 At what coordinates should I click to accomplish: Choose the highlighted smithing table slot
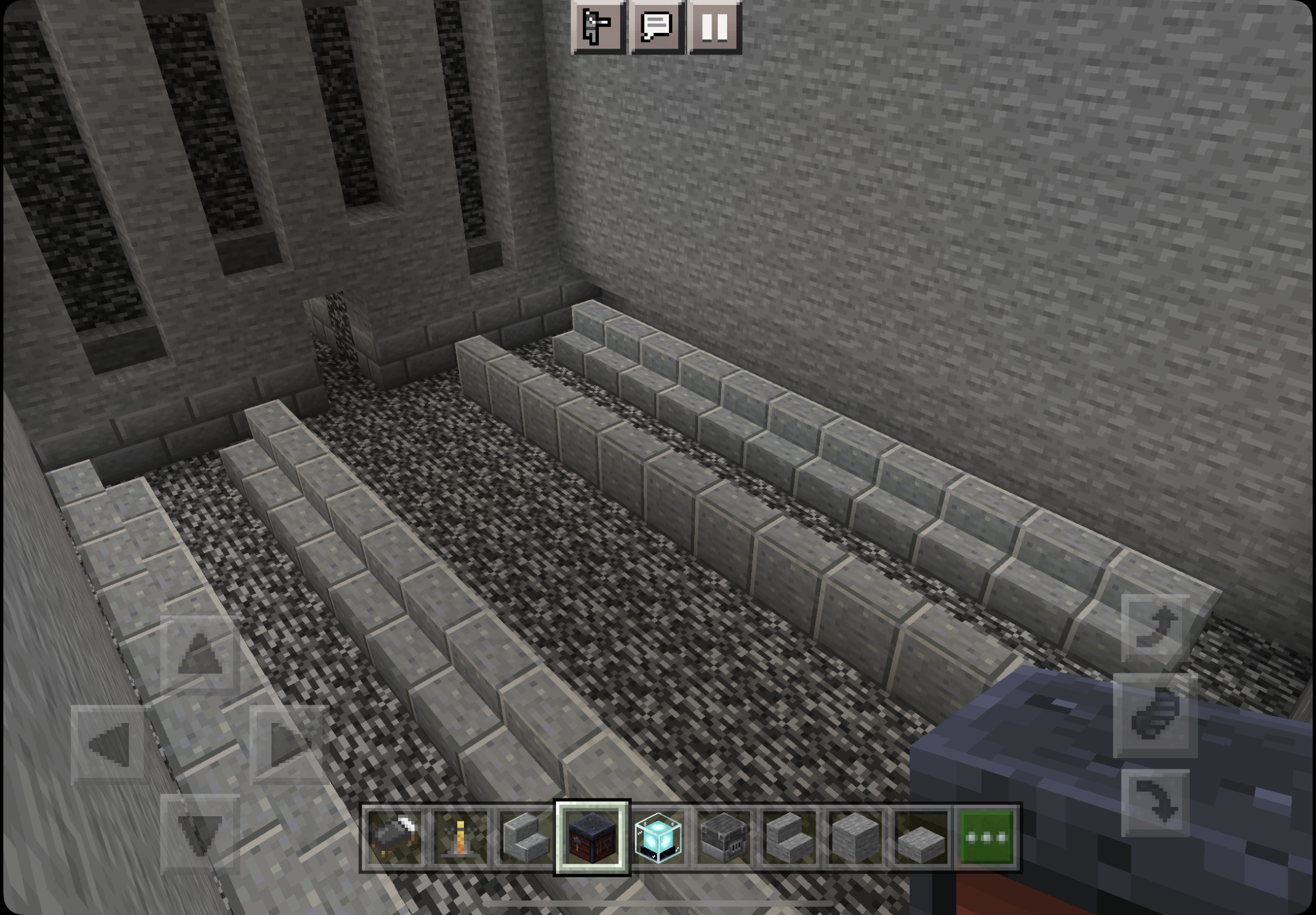click(592, 837)
